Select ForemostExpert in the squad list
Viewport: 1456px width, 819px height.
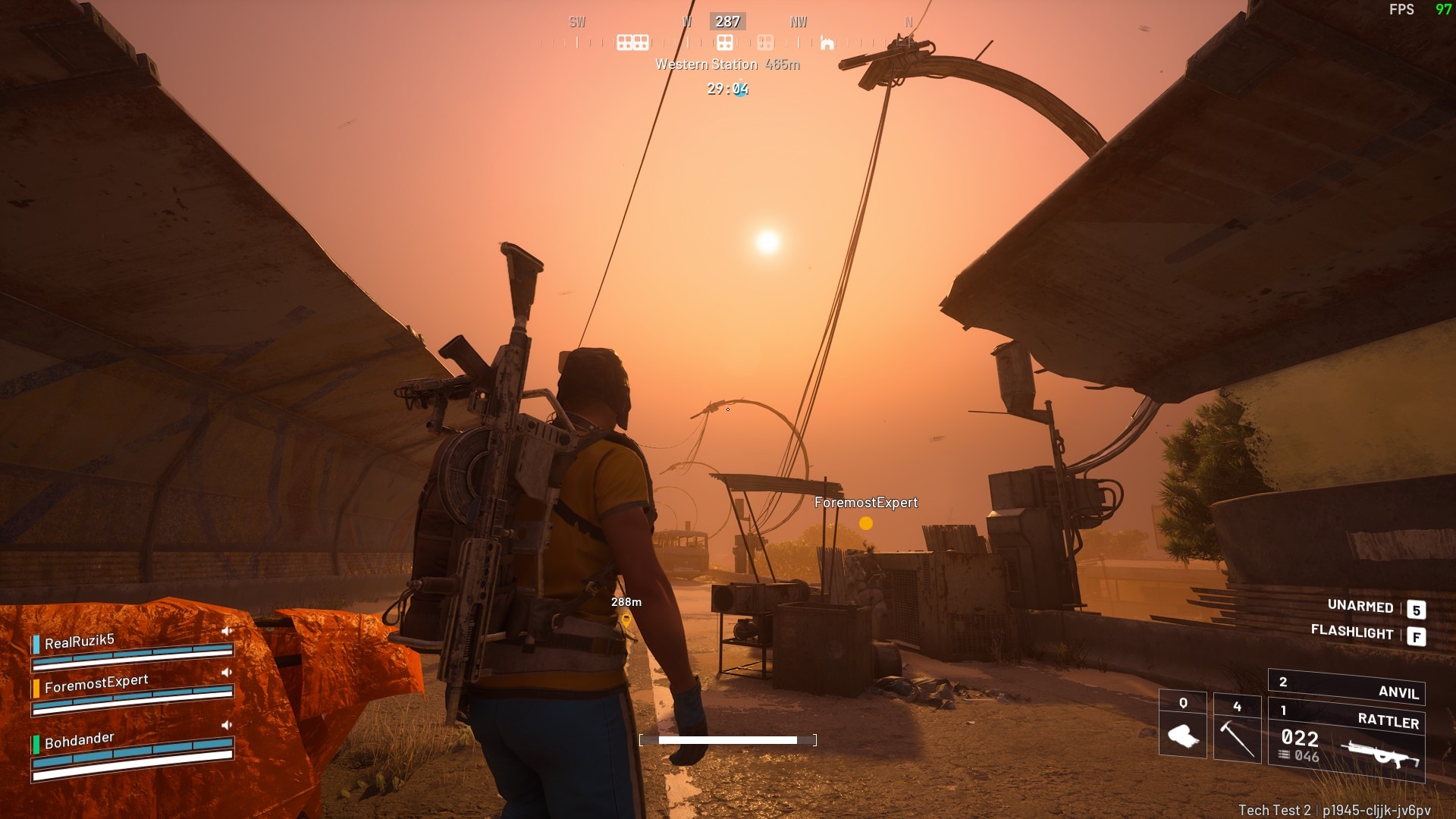pos(96,683)
